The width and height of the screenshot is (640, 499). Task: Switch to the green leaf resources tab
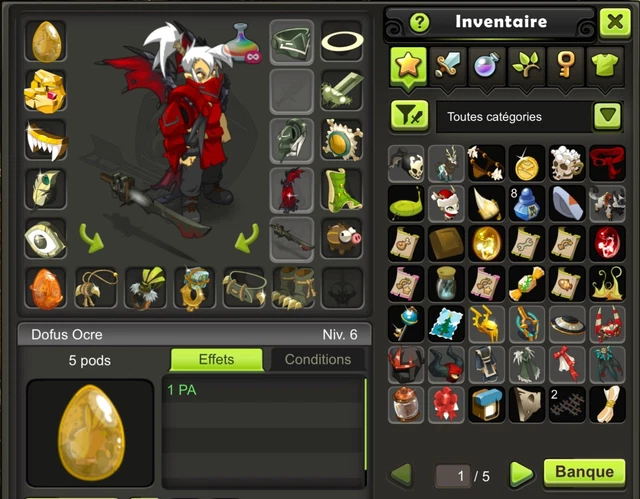click(x=525, y=65)
